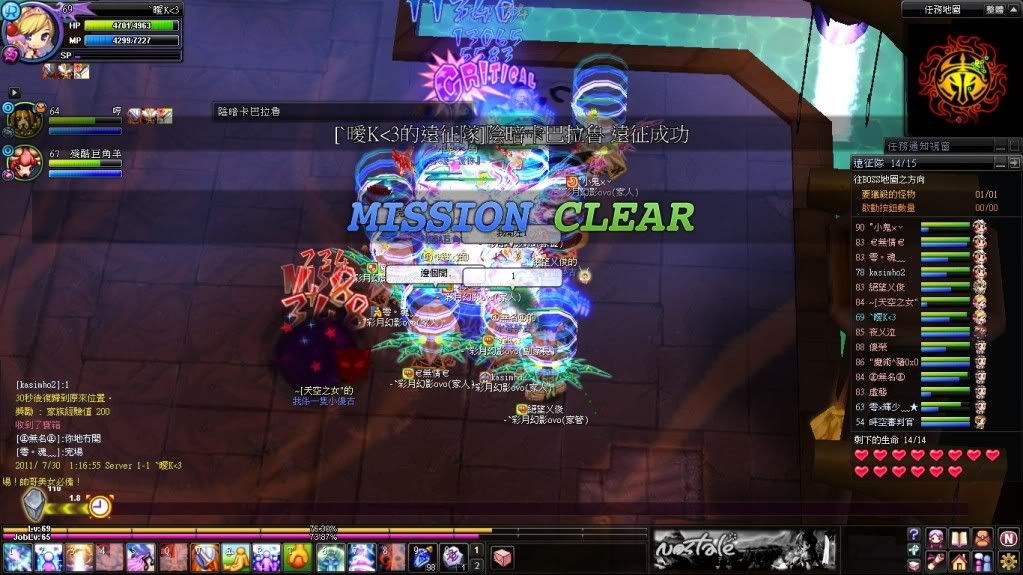The height and width of the screenshot is (575, 1023).
Task: Open the character info portrait icon
Action: (936, 537)
